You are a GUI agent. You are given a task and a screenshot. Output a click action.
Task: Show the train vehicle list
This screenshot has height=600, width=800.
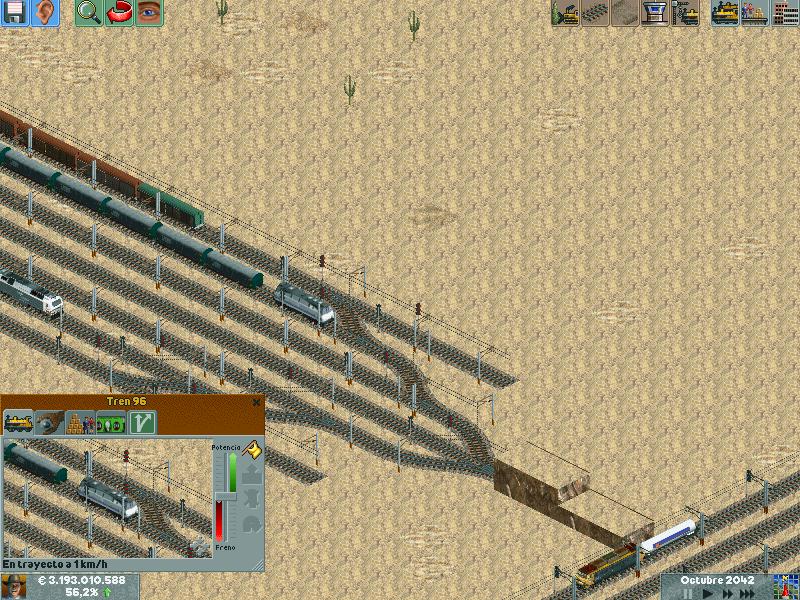coord(725,13)
